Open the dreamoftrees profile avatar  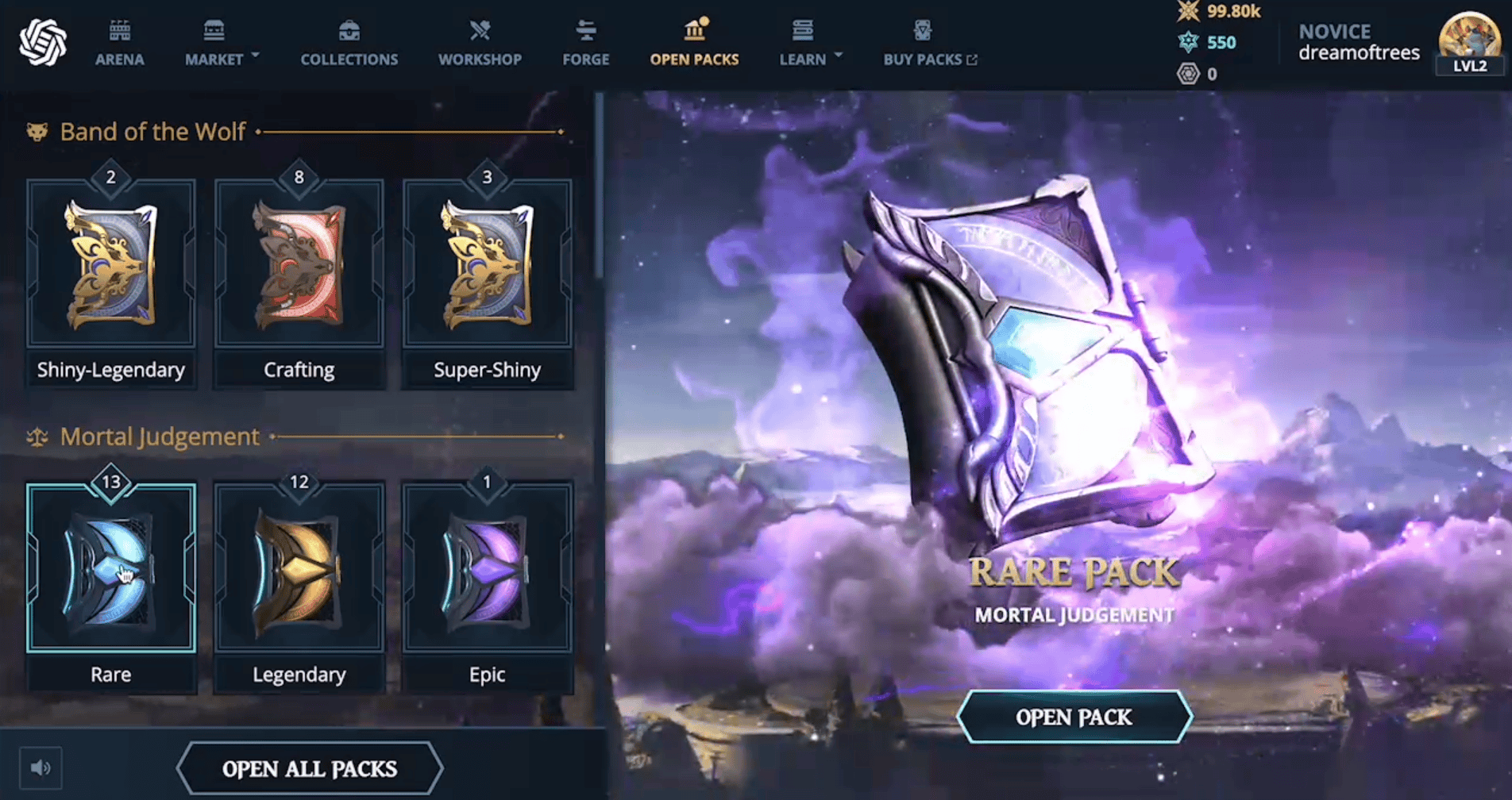click(1469, 40)
